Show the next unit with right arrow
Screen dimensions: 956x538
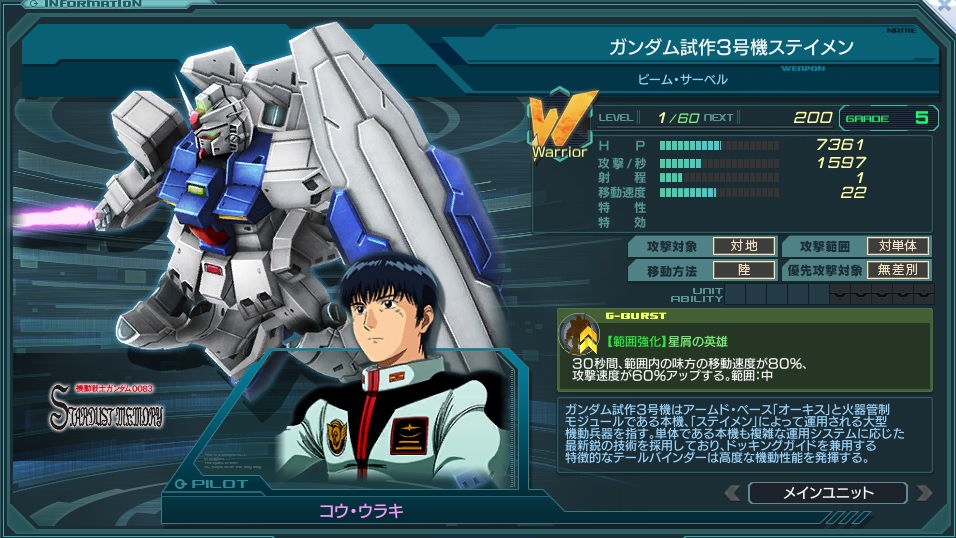[x=923, y=493]
